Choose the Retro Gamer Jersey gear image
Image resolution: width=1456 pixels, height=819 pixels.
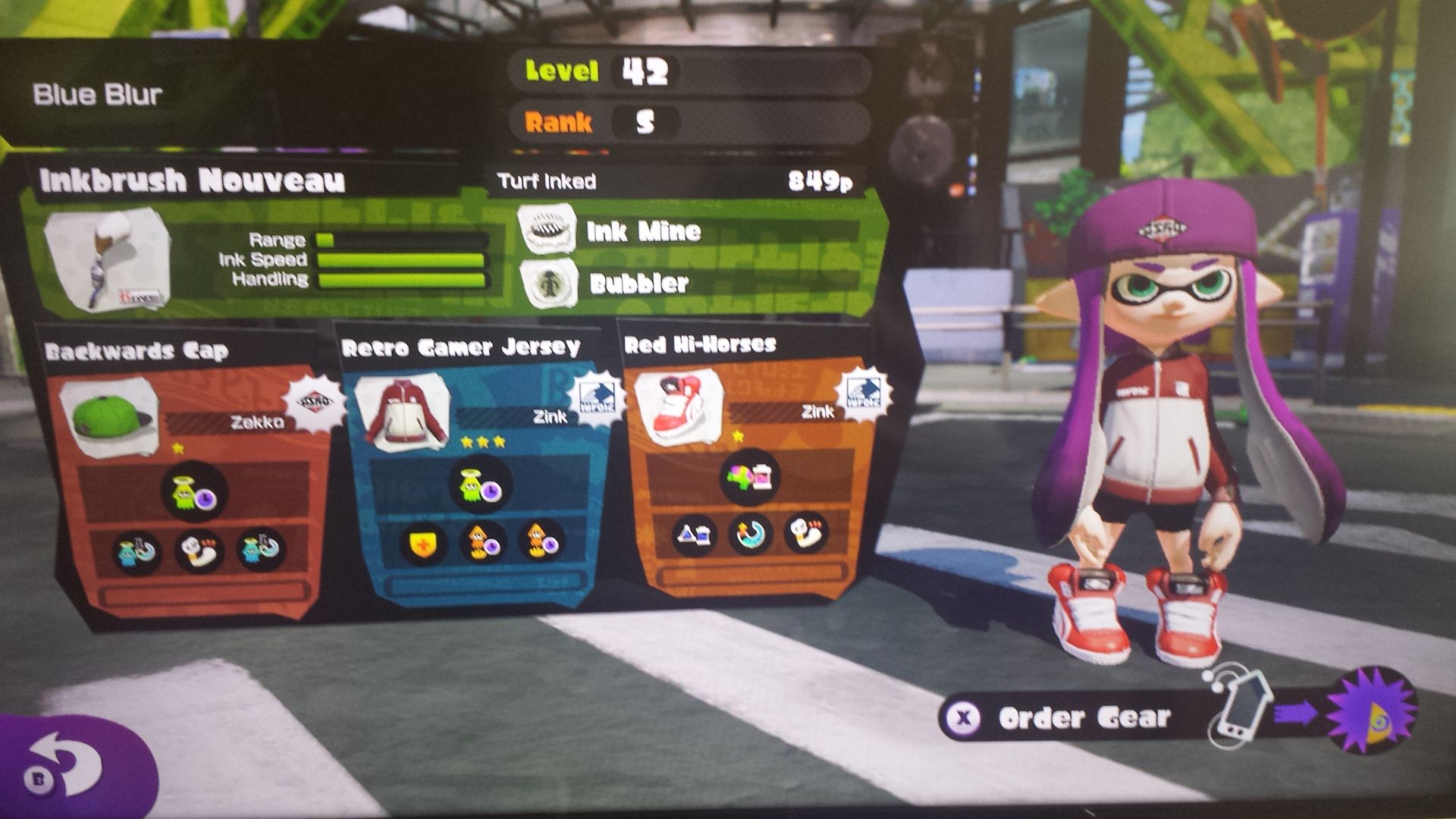(402, 413)
